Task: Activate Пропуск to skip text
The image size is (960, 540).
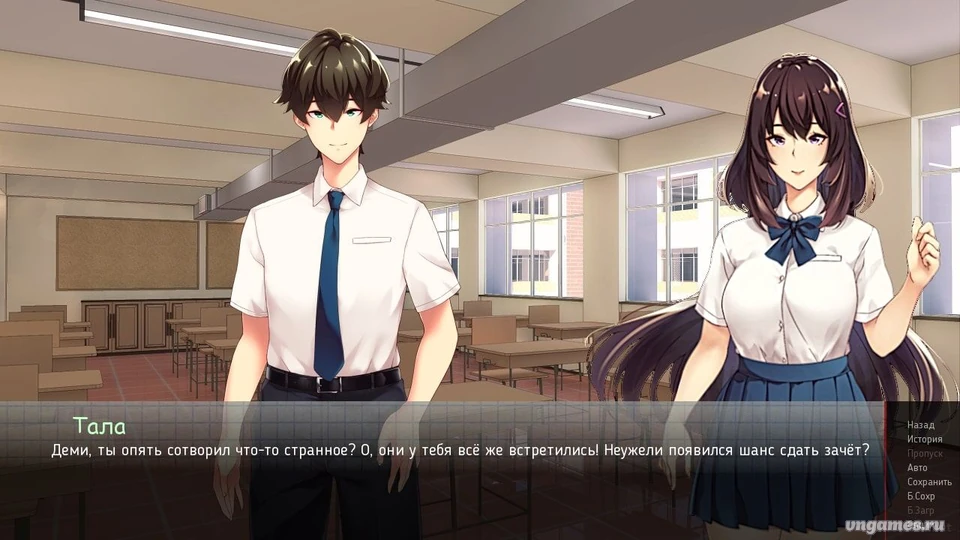Action: click(924, 453)
